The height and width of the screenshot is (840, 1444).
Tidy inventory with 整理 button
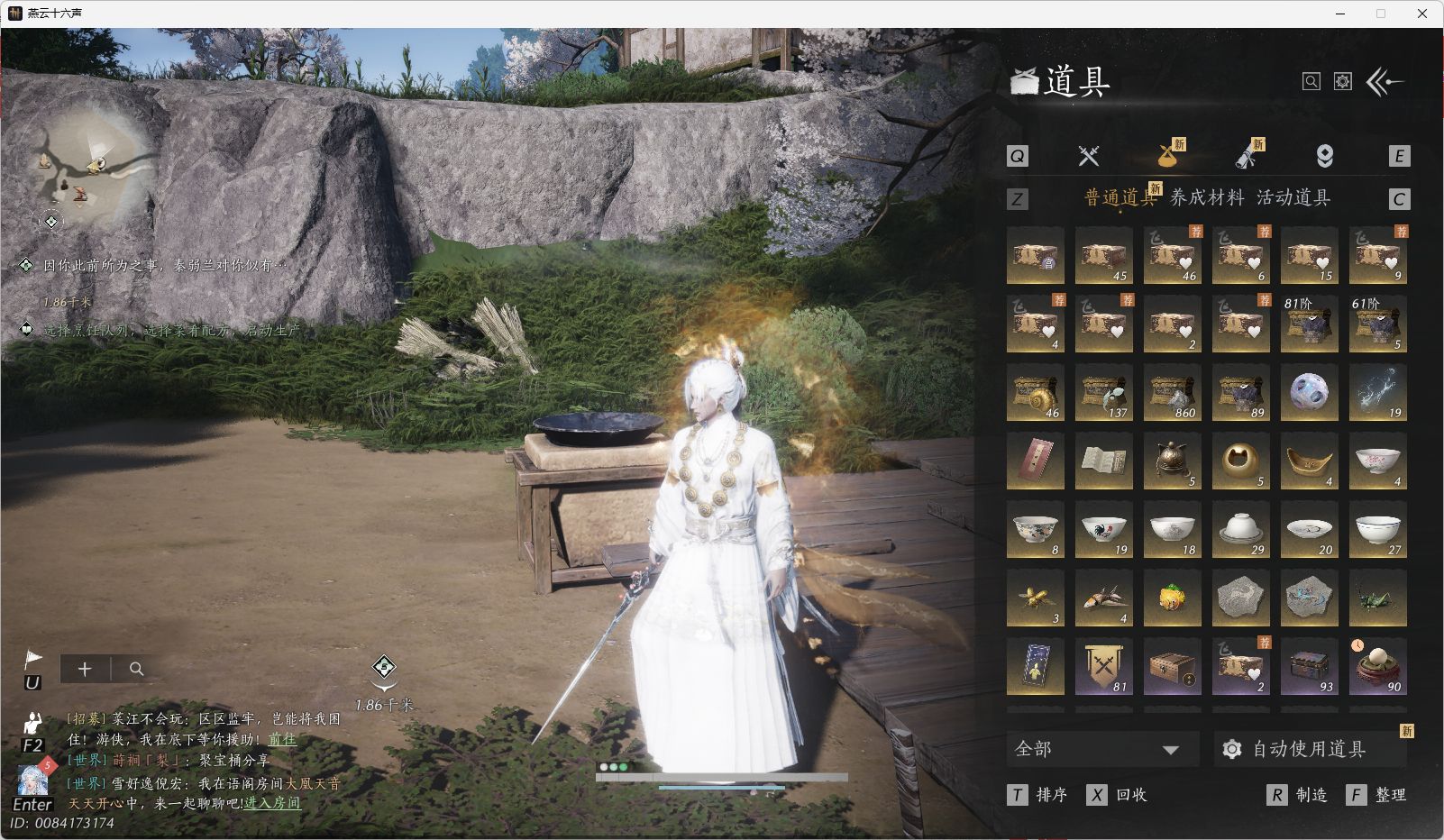[1377, 795]
